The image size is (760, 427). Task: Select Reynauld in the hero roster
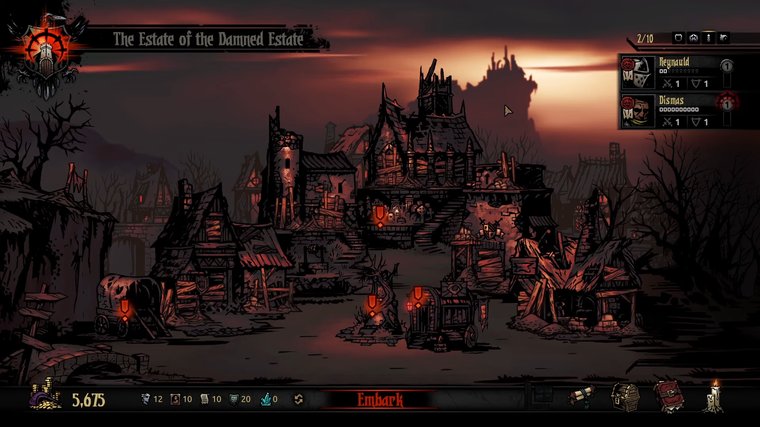(x=680, y=67)
